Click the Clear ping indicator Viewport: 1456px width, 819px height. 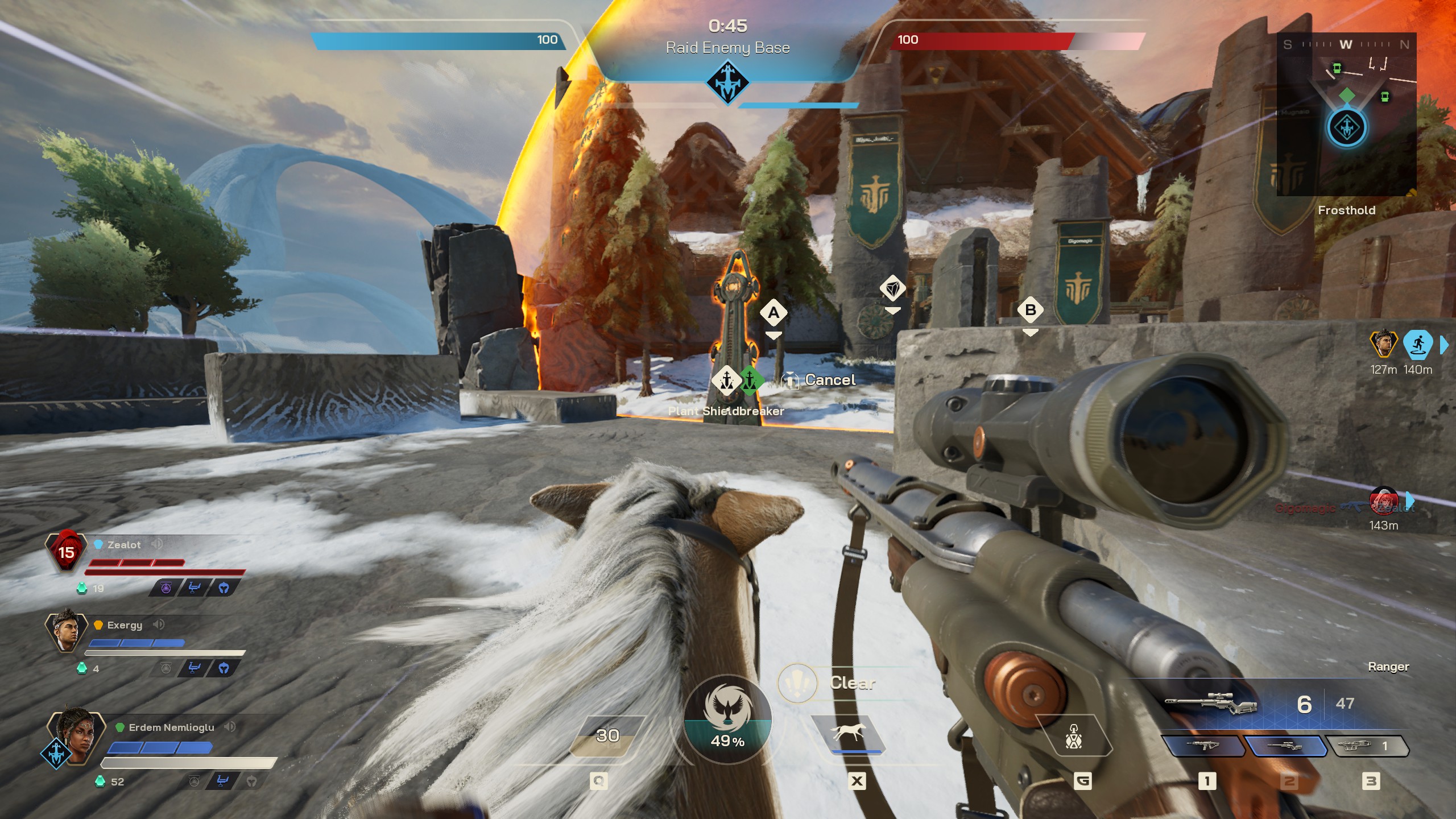[797, 682]
